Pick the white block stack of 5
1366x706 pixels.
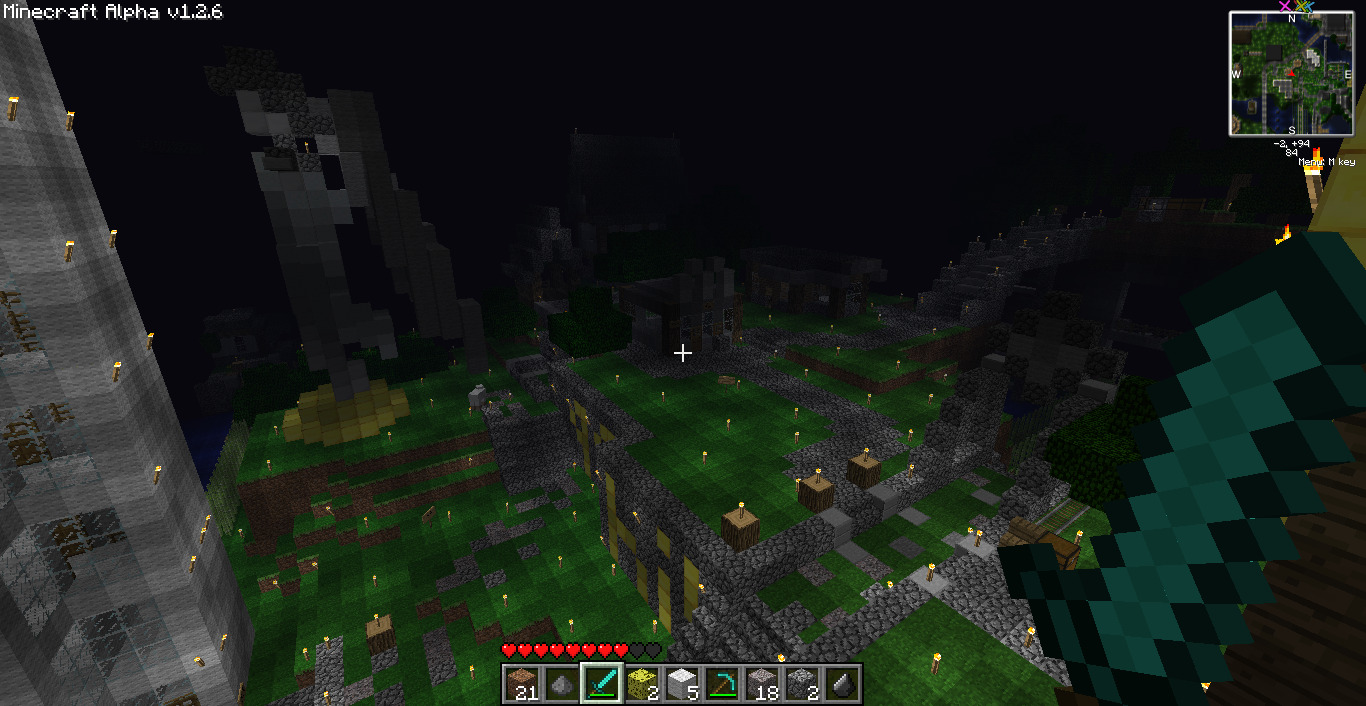point(682,684)
